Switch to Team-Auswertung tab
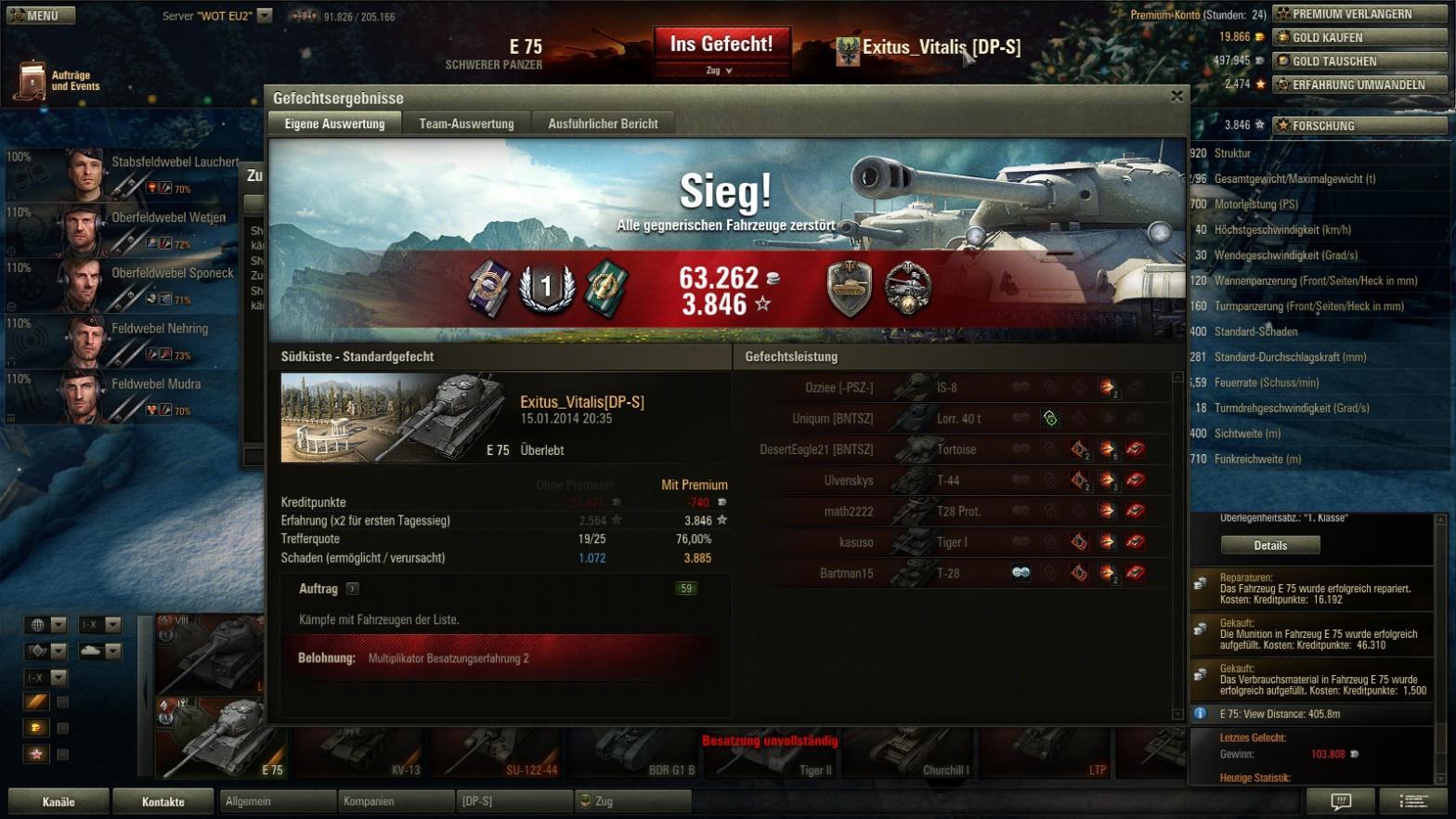Viewport: 1456px width, 819px height. pos(466,123)
